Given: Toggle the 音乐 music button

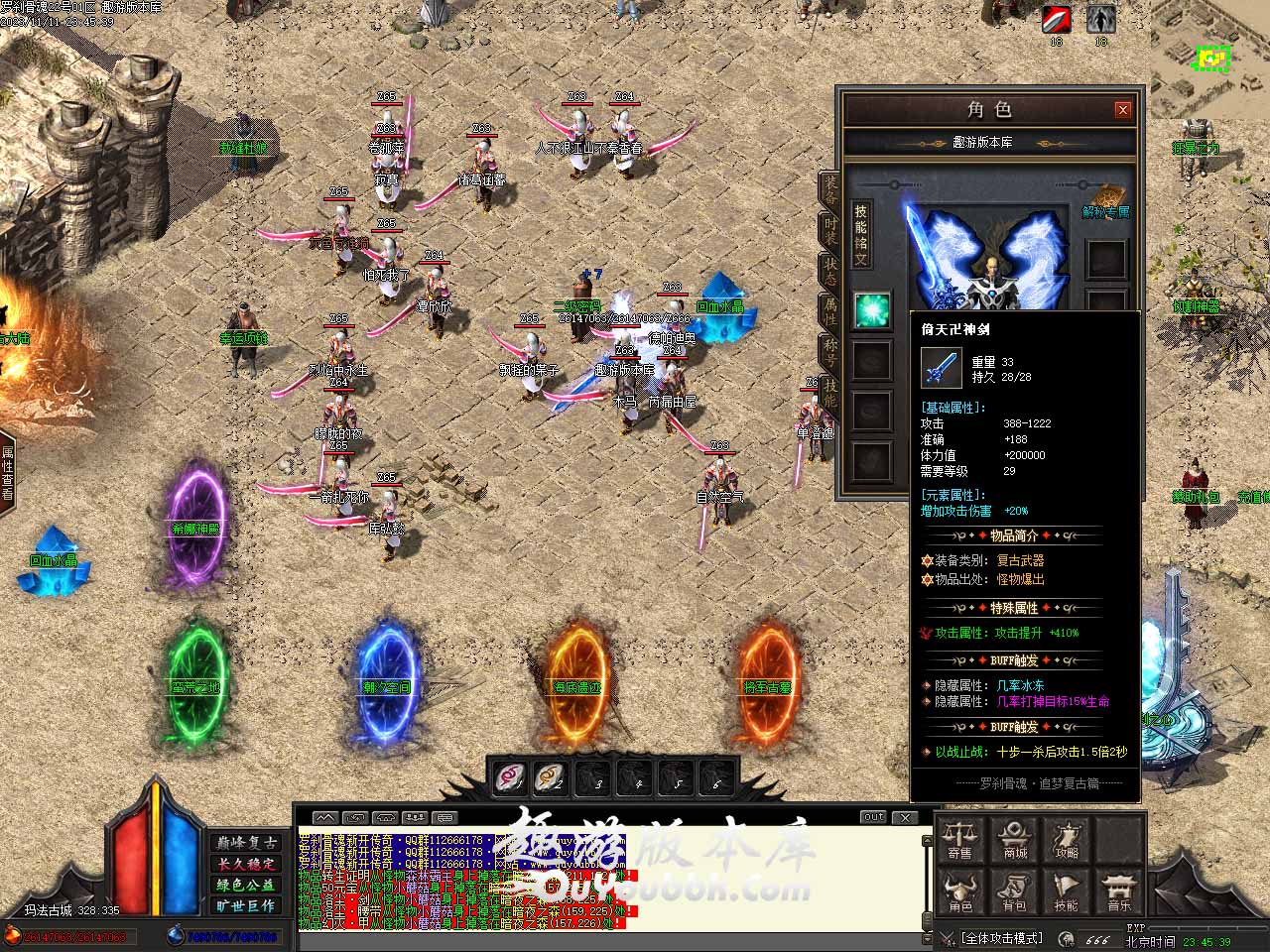Looking at the screenshot, I should [x=1119, y=892].
